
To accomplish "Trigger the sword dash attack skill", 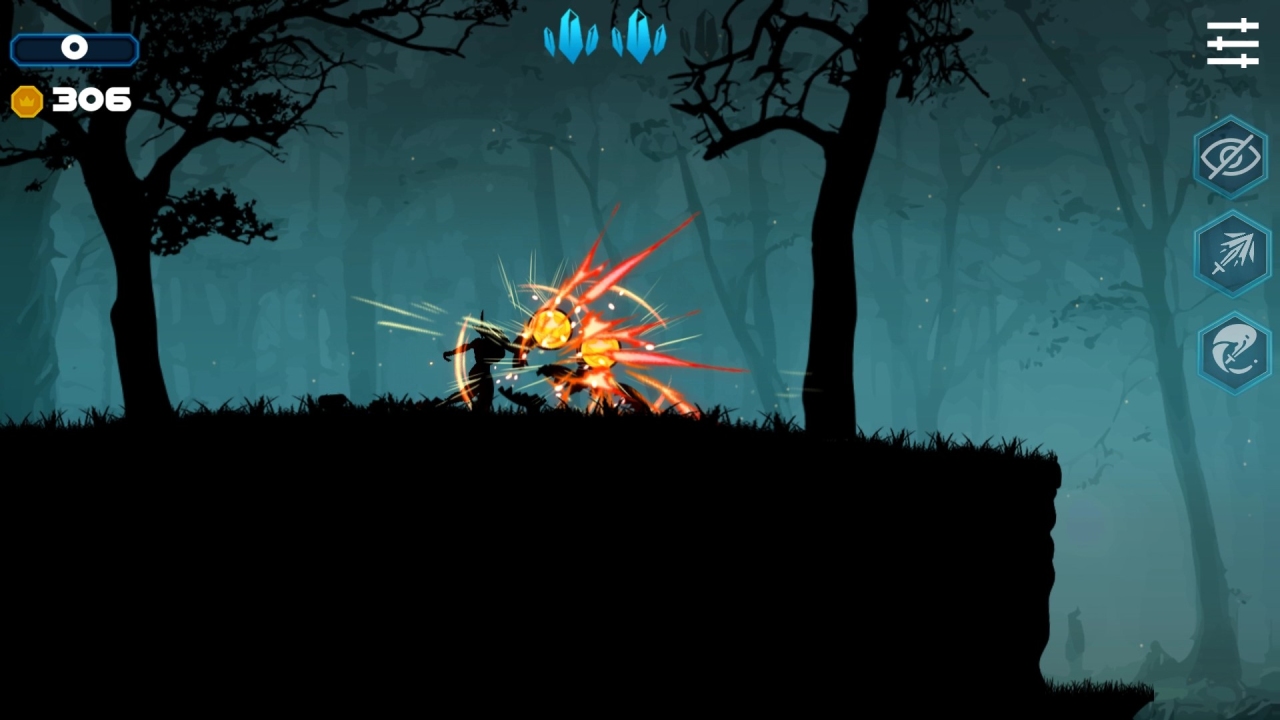I will click(1232, 253).
